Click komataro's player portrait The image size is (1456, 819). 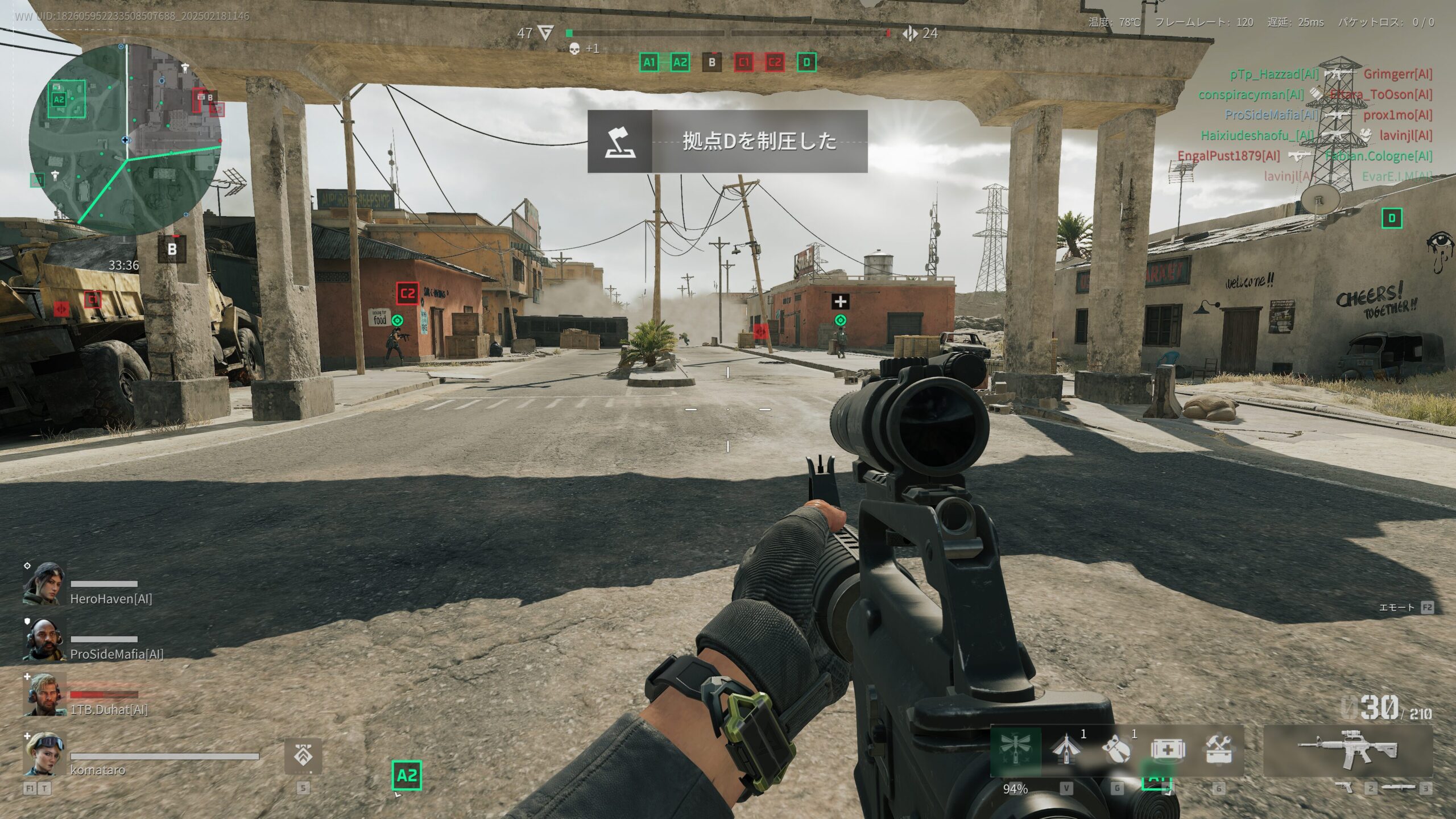click(x=44, y=754)
